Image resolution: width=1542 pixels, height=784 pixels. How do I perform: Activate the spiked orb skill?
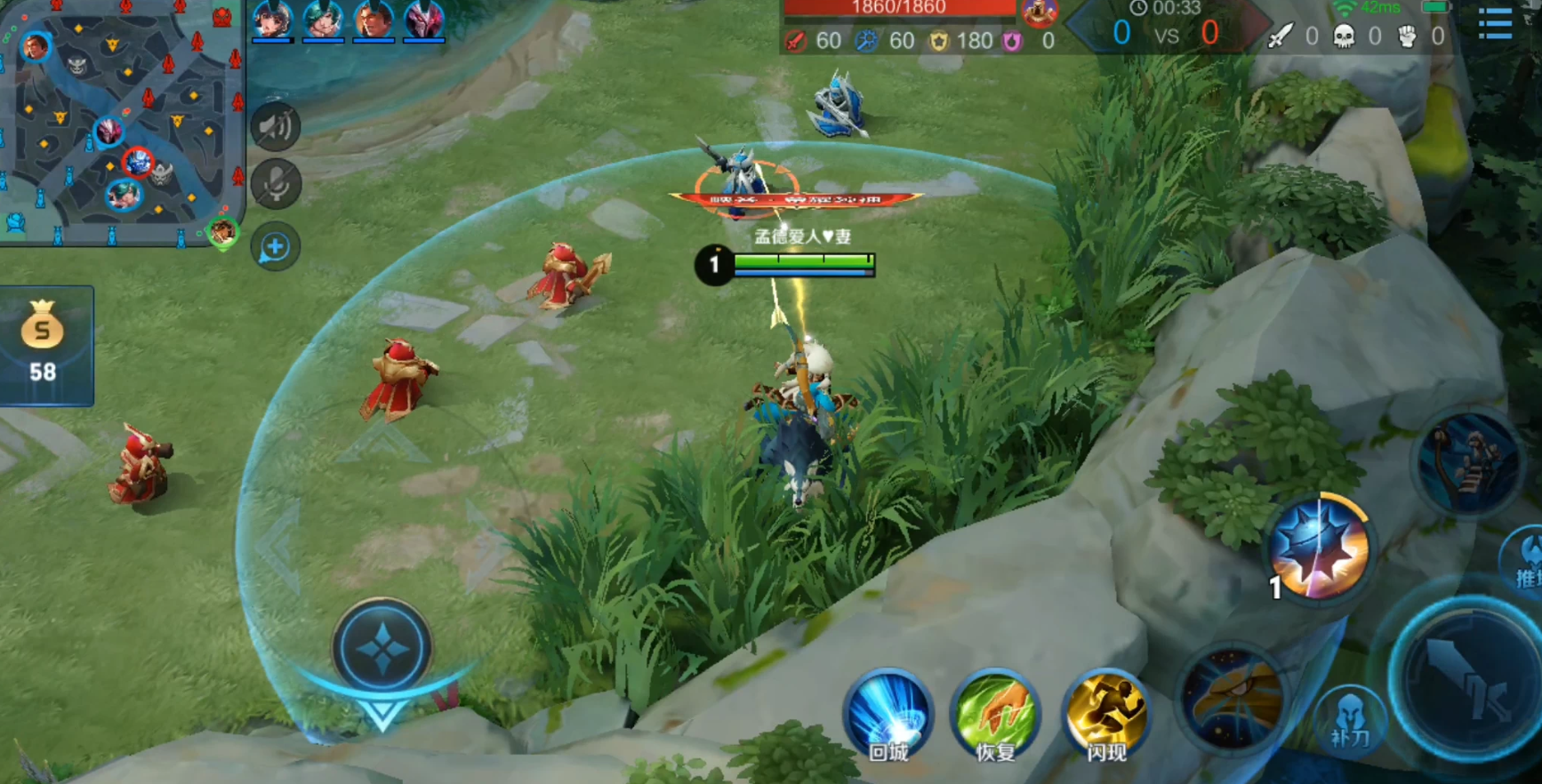coord(1320,547)
